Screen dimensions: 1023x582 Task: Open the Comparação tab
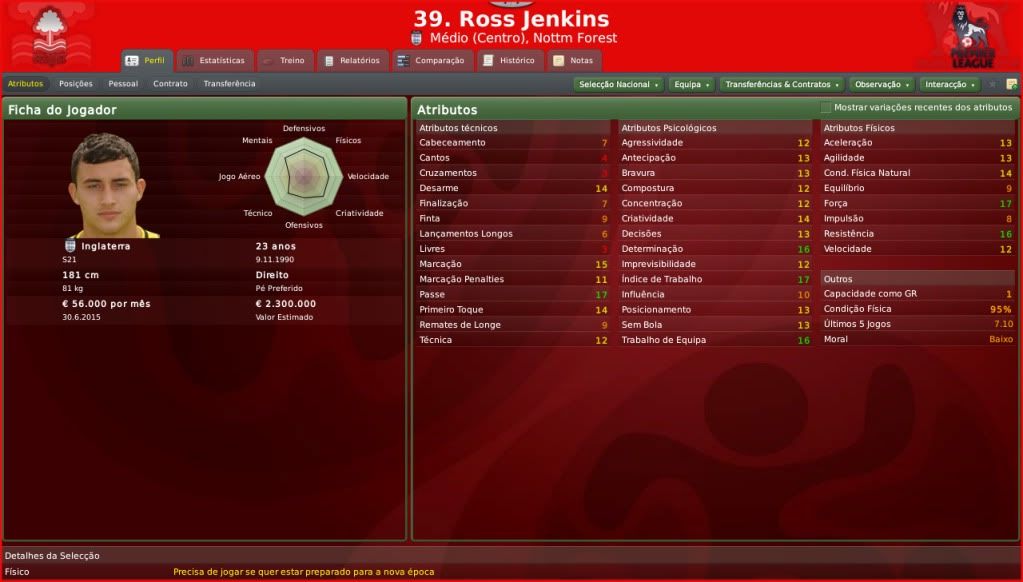(431, 60)
